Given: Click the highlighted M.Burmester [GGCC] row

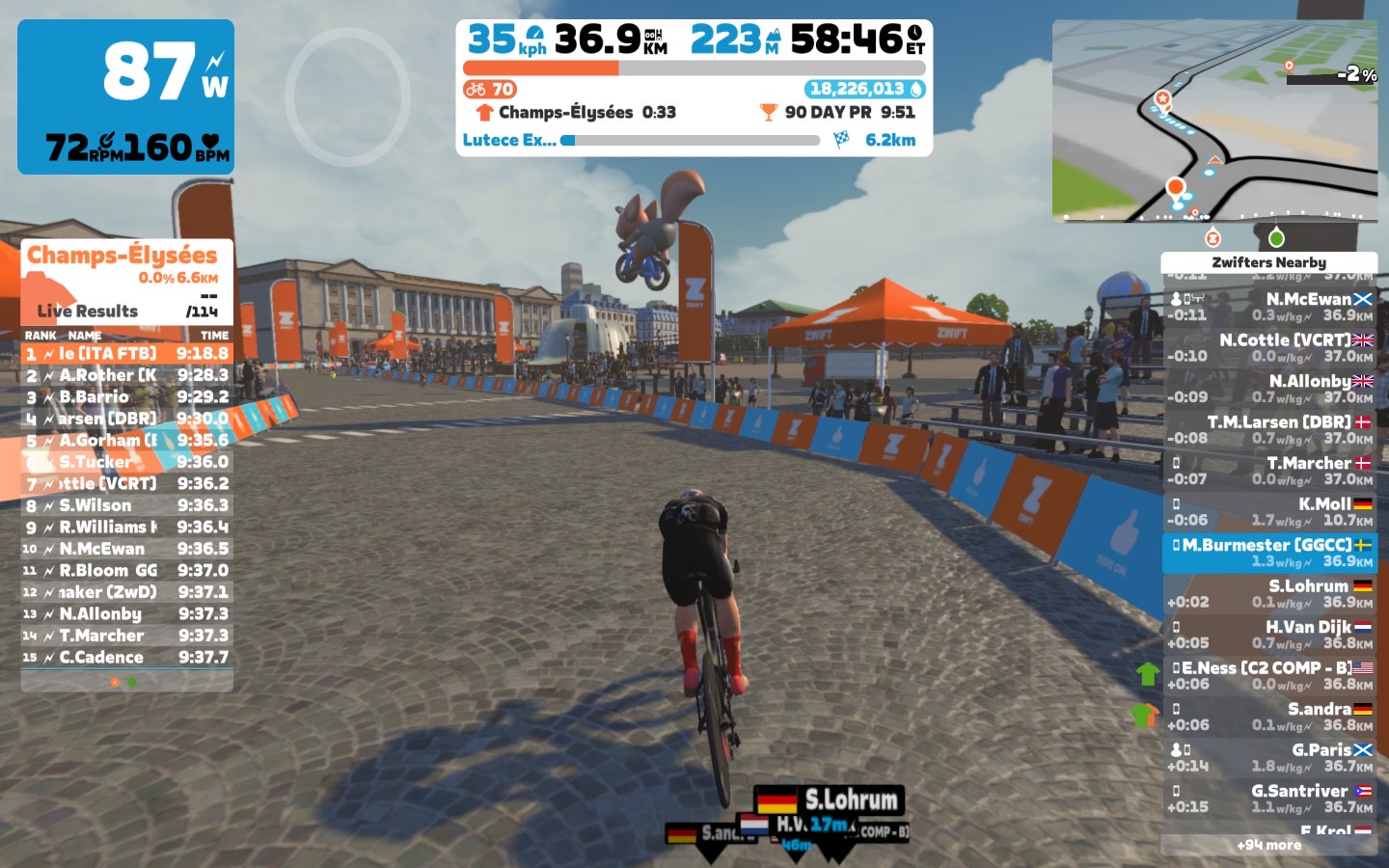Looking at the screenshot, I should (x=1269, y=553).
